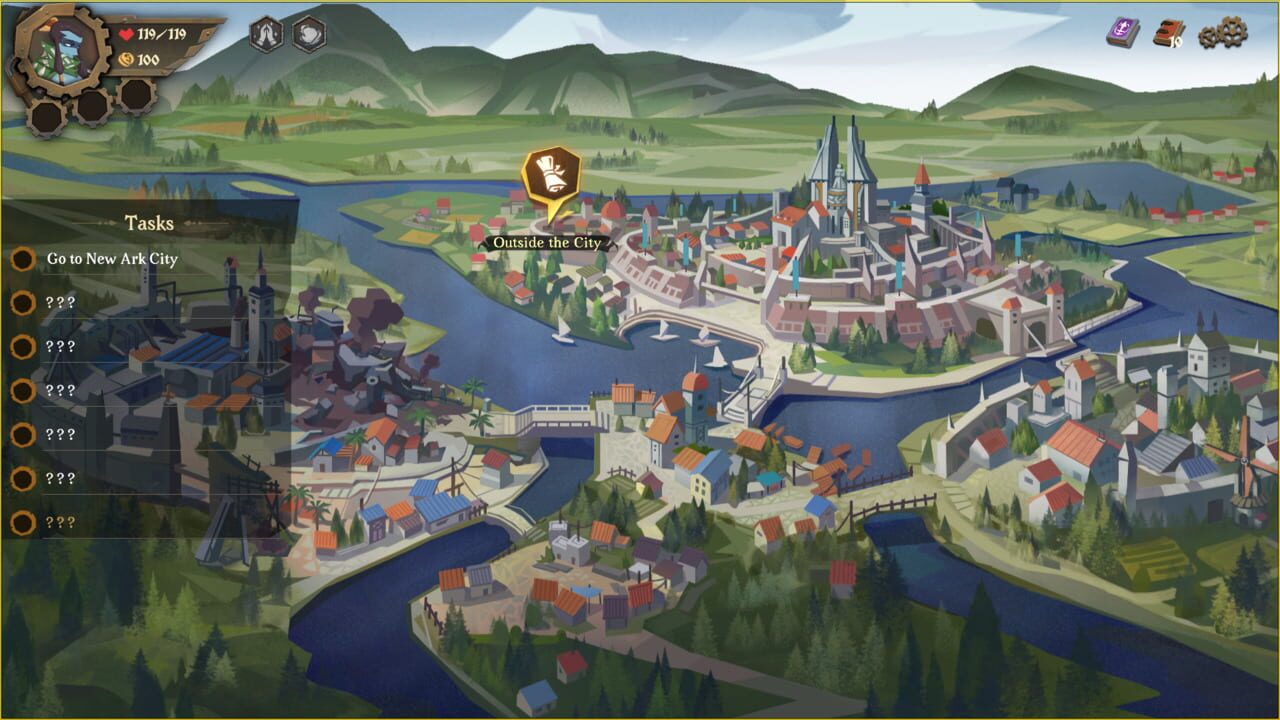The image size is (1280, 720).
Task: Click the Outside the City label
Action: pos(547,241)
